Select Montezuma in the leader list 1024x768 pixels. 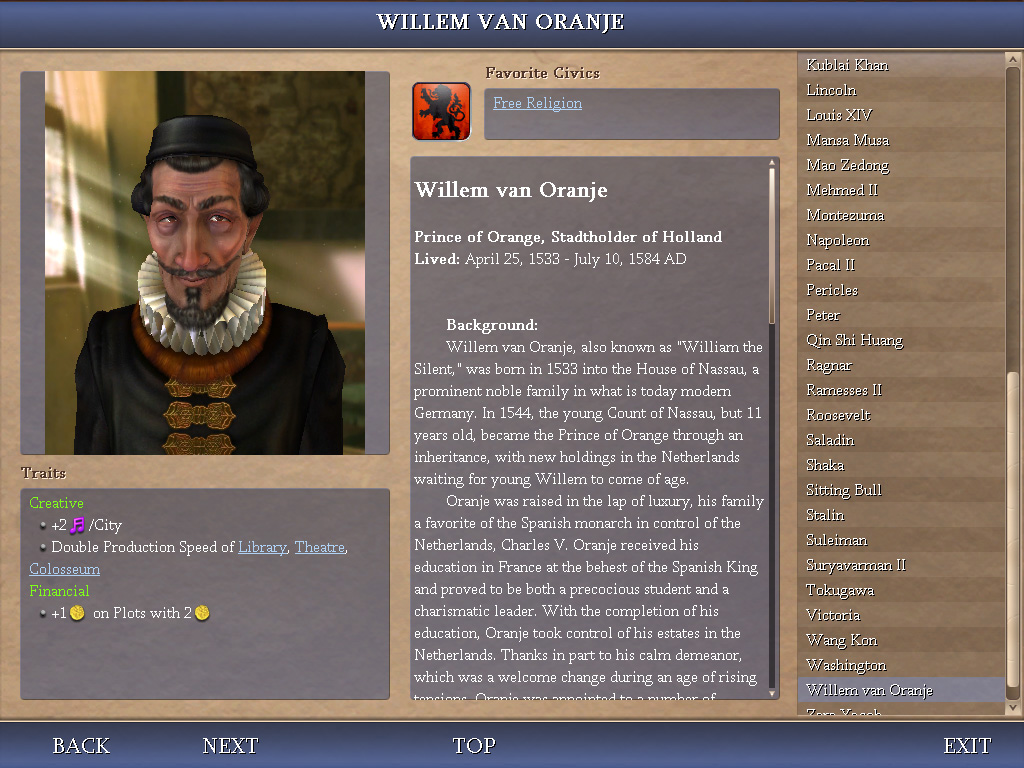click(x=845, y=215)
